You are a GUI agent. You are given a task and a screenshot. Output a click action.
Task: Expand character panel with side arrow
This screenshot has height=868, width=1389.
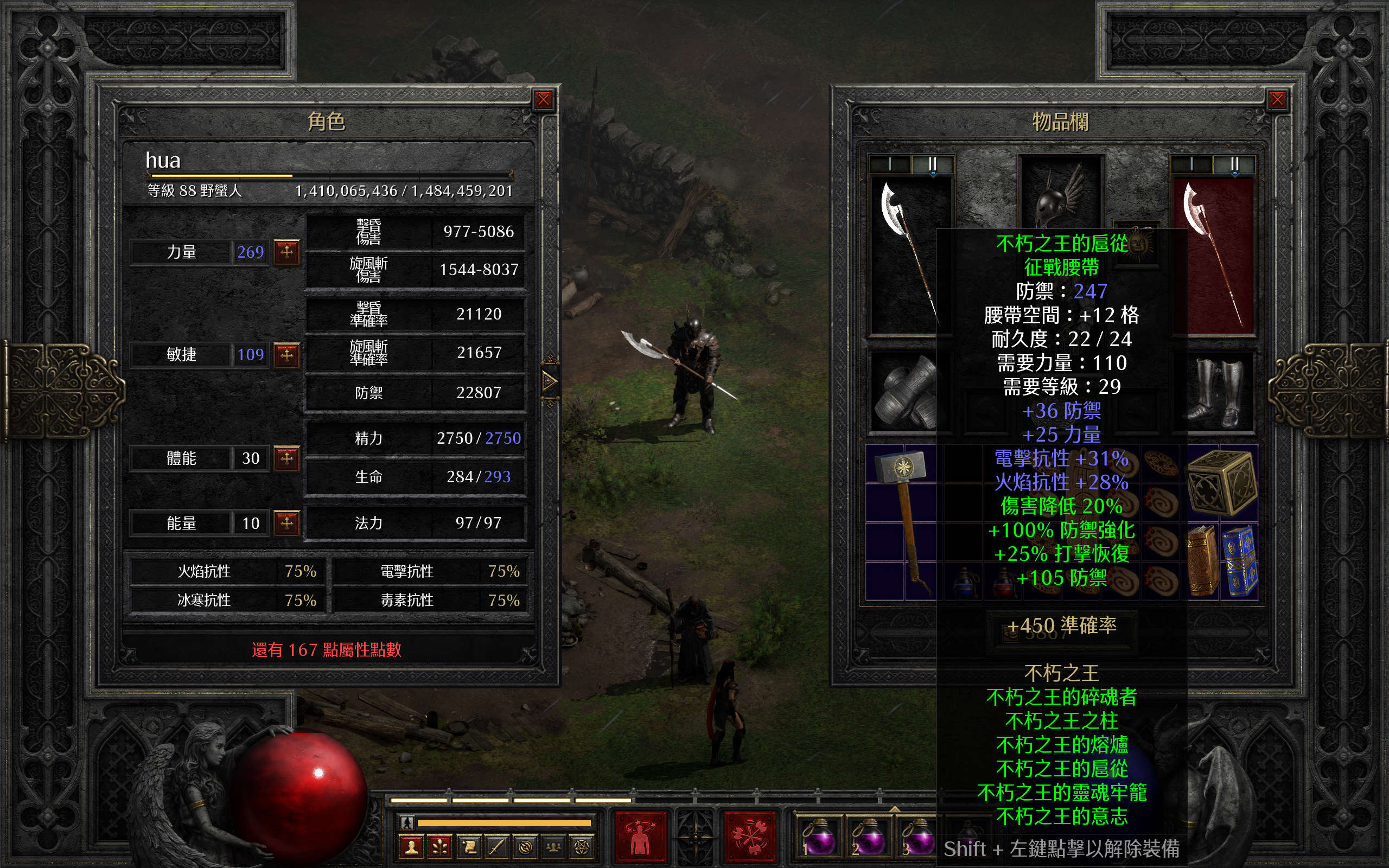point(549,380)
